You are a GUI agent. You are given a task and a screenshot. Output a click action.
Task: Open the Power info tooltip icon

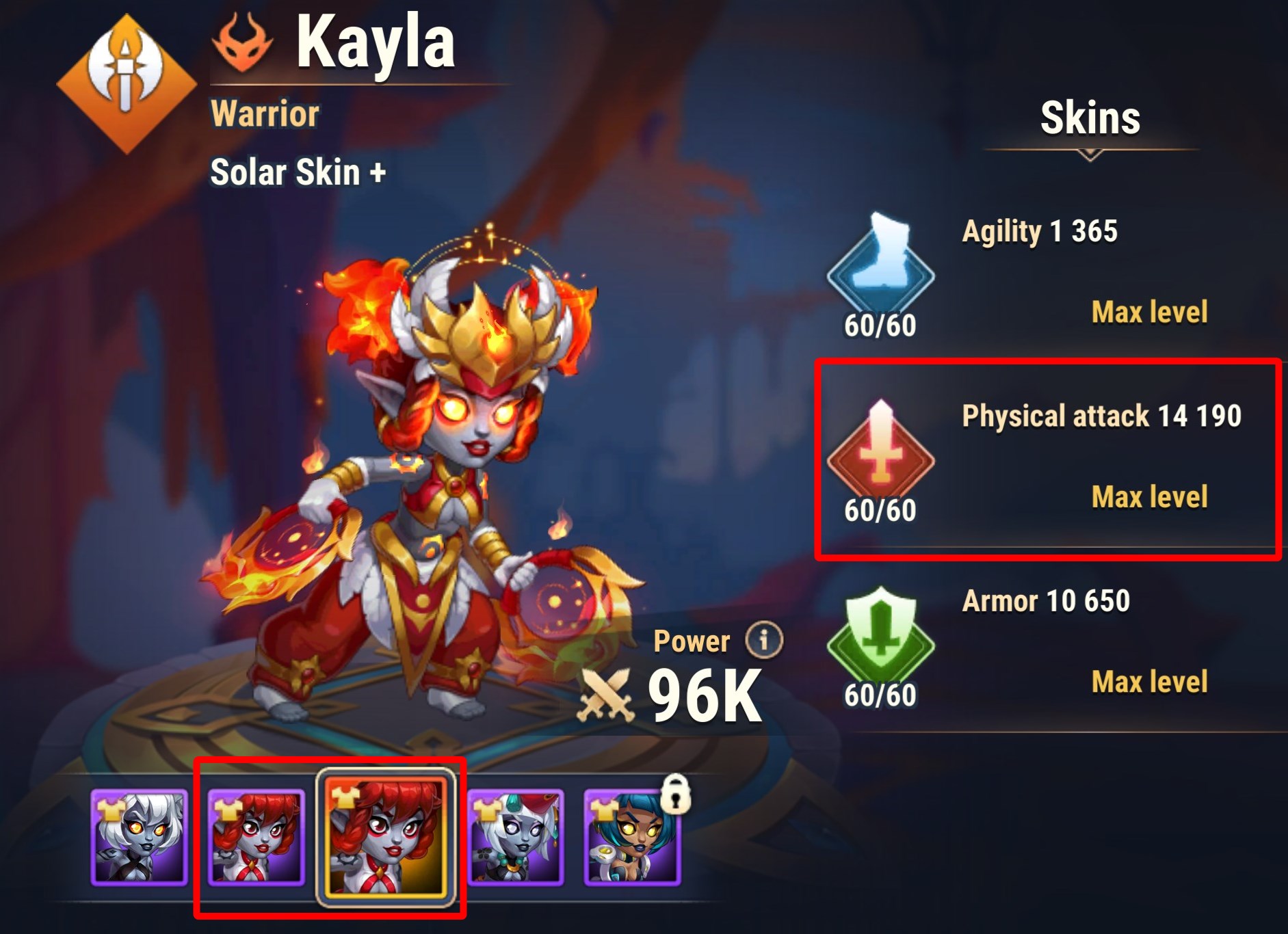coord(763,640)
